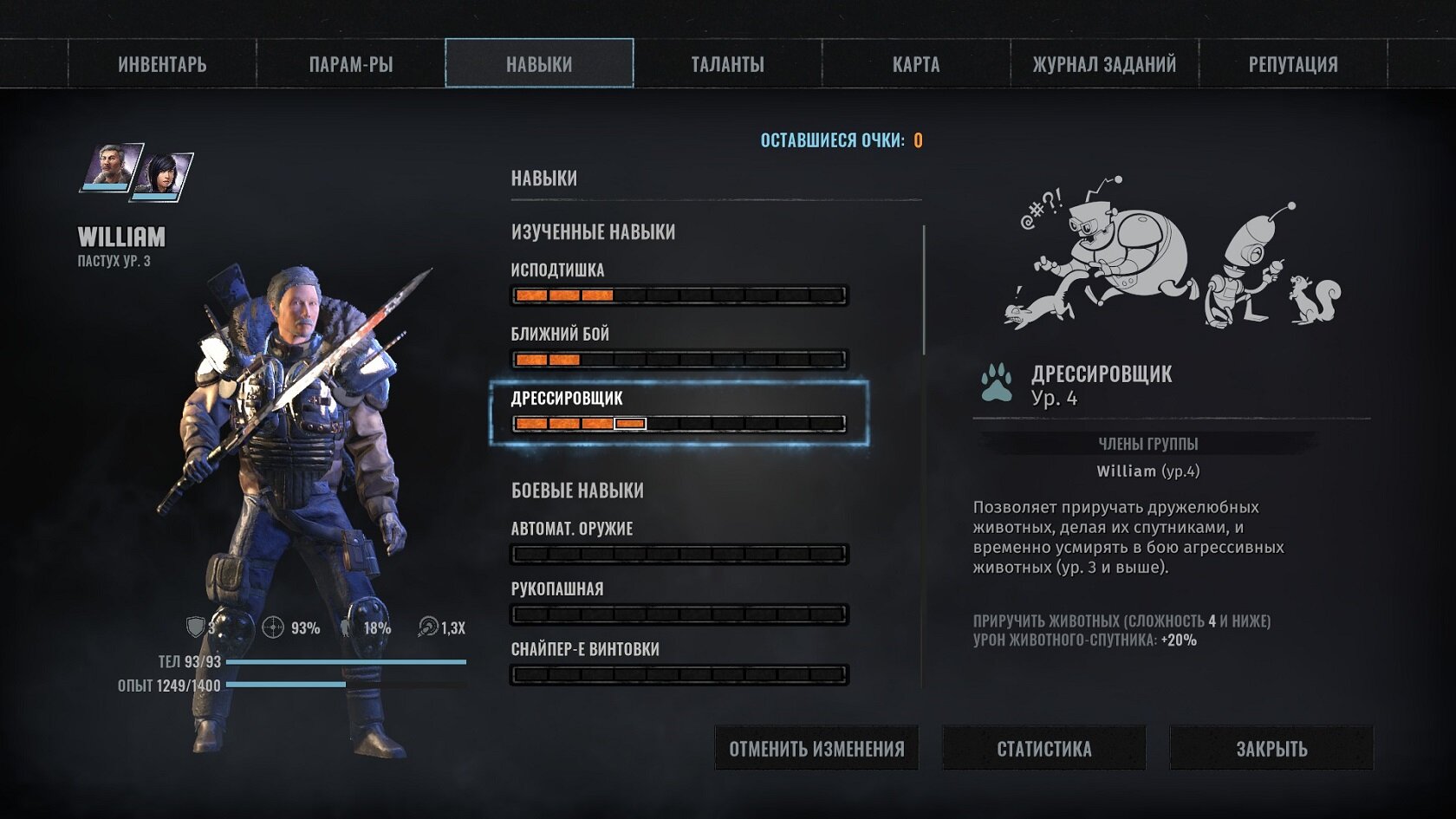Click the Отменить изменения button
The image size is (1456, 819).
click(x=816, y=748)
